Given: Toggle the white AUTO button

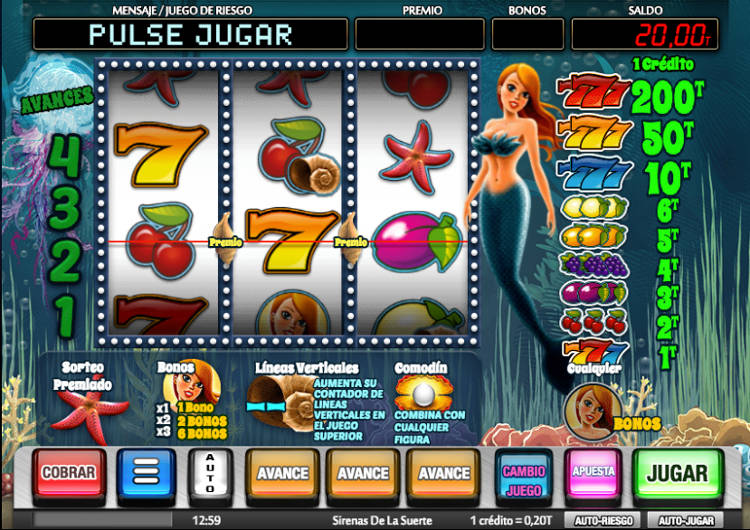Looking at the screenshot, I should [210, 473].
